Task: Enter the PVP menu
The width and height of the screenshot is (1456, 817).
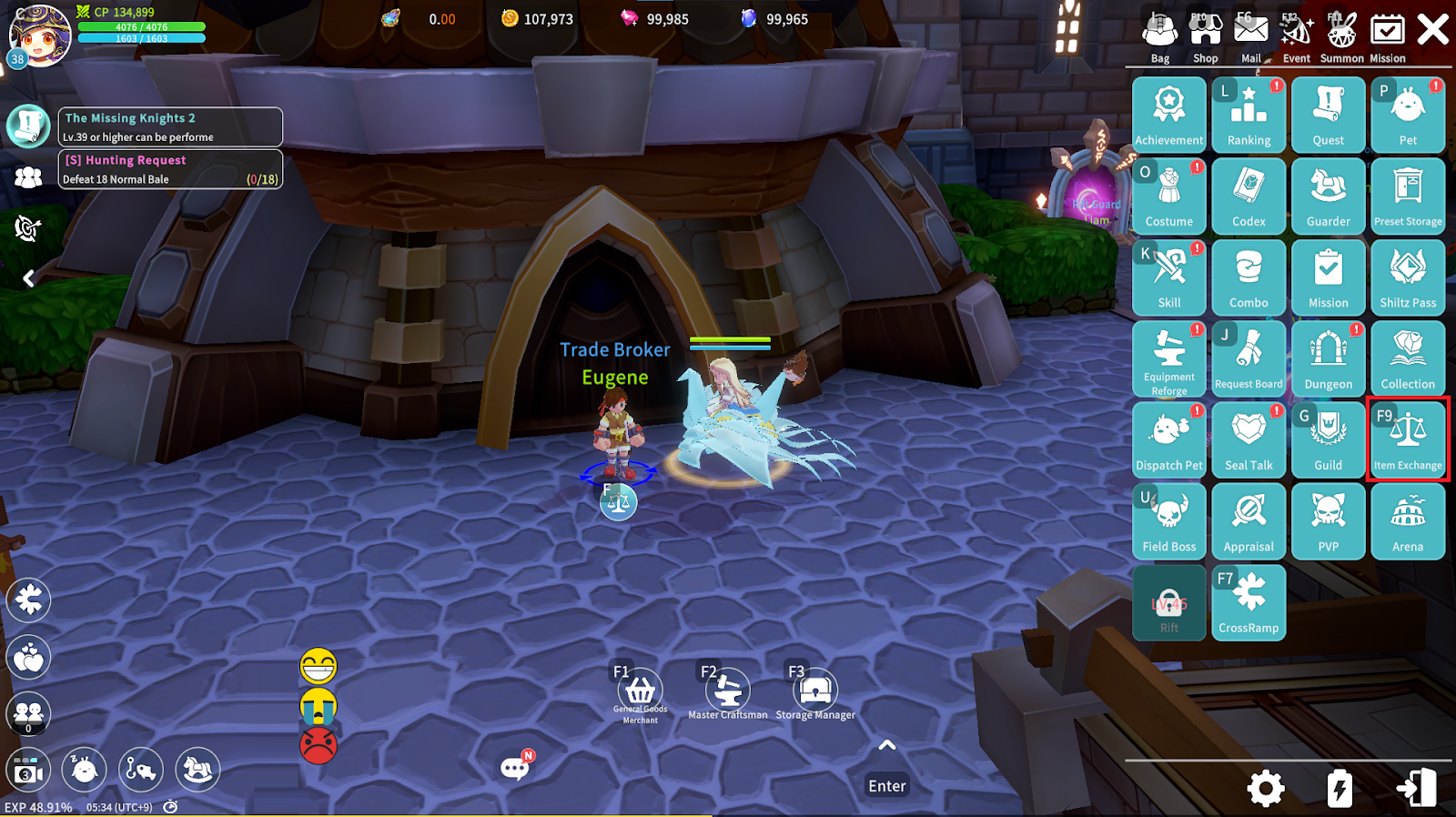Action: [1328, 520]
